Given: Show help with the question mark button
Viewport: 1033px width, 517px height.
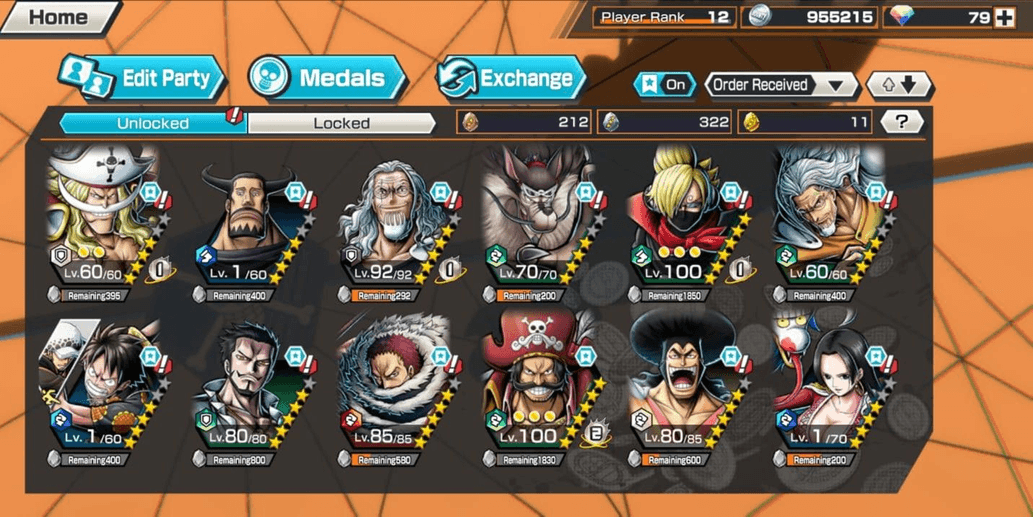Looking at the screenshot, I should tap(902, 122).
